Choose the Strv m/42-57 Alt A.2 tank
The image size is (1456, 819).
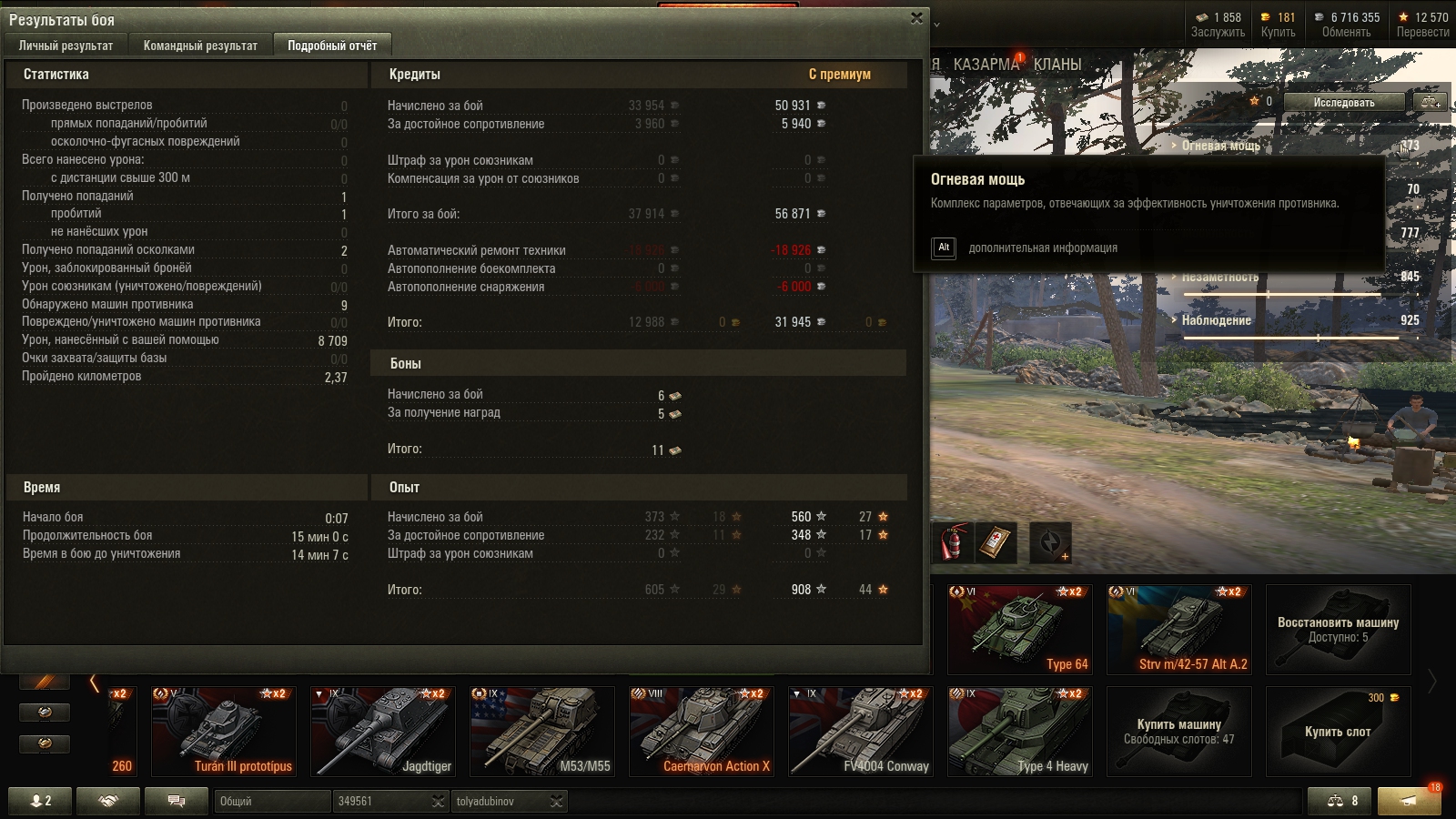[1179, 629]
